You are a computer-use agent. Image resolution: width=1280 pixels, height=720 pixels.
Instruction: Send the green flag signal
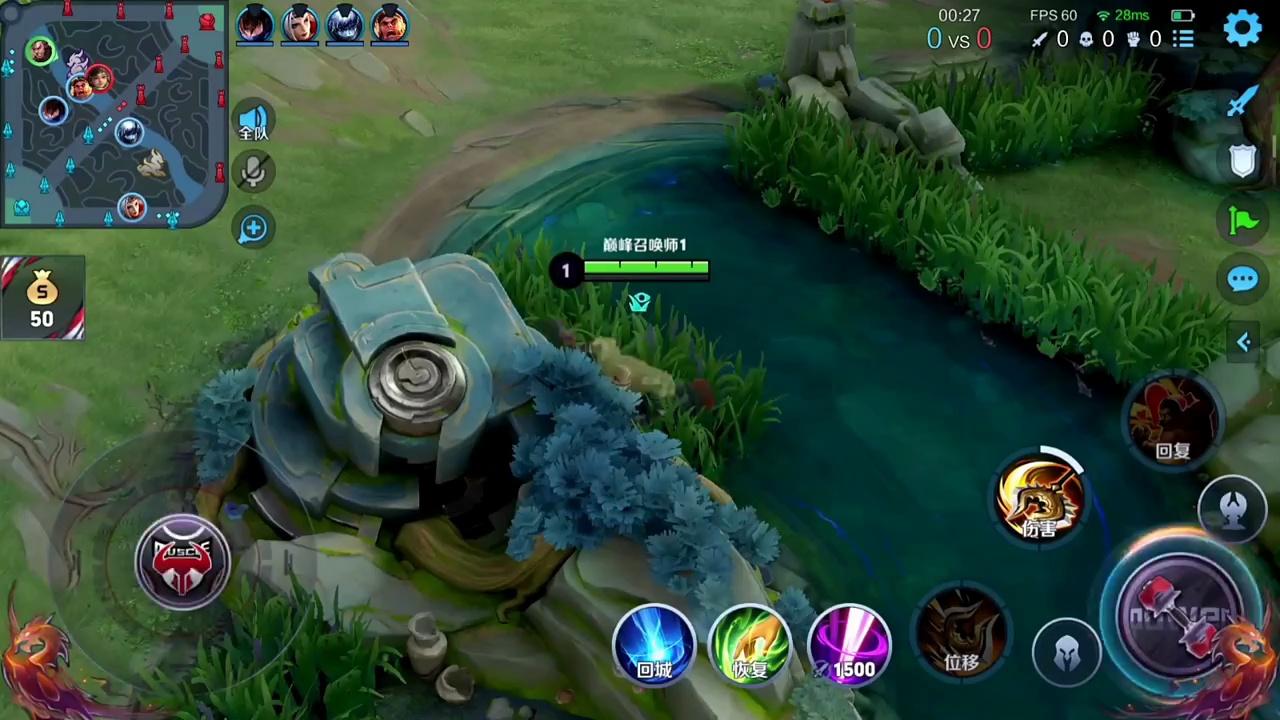pyautogui.click(x=1242, y=219)
